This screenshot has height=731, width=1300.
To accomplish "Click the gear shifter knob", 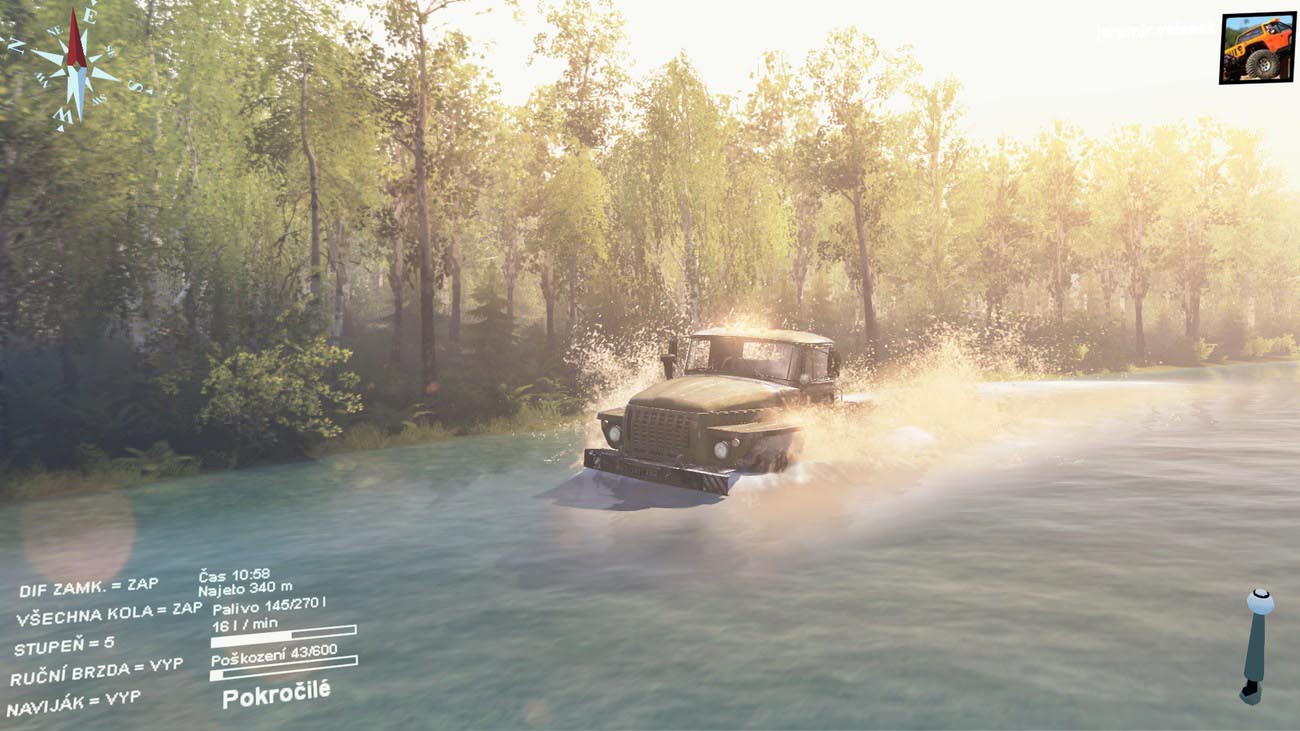I will click(1259, 603).
